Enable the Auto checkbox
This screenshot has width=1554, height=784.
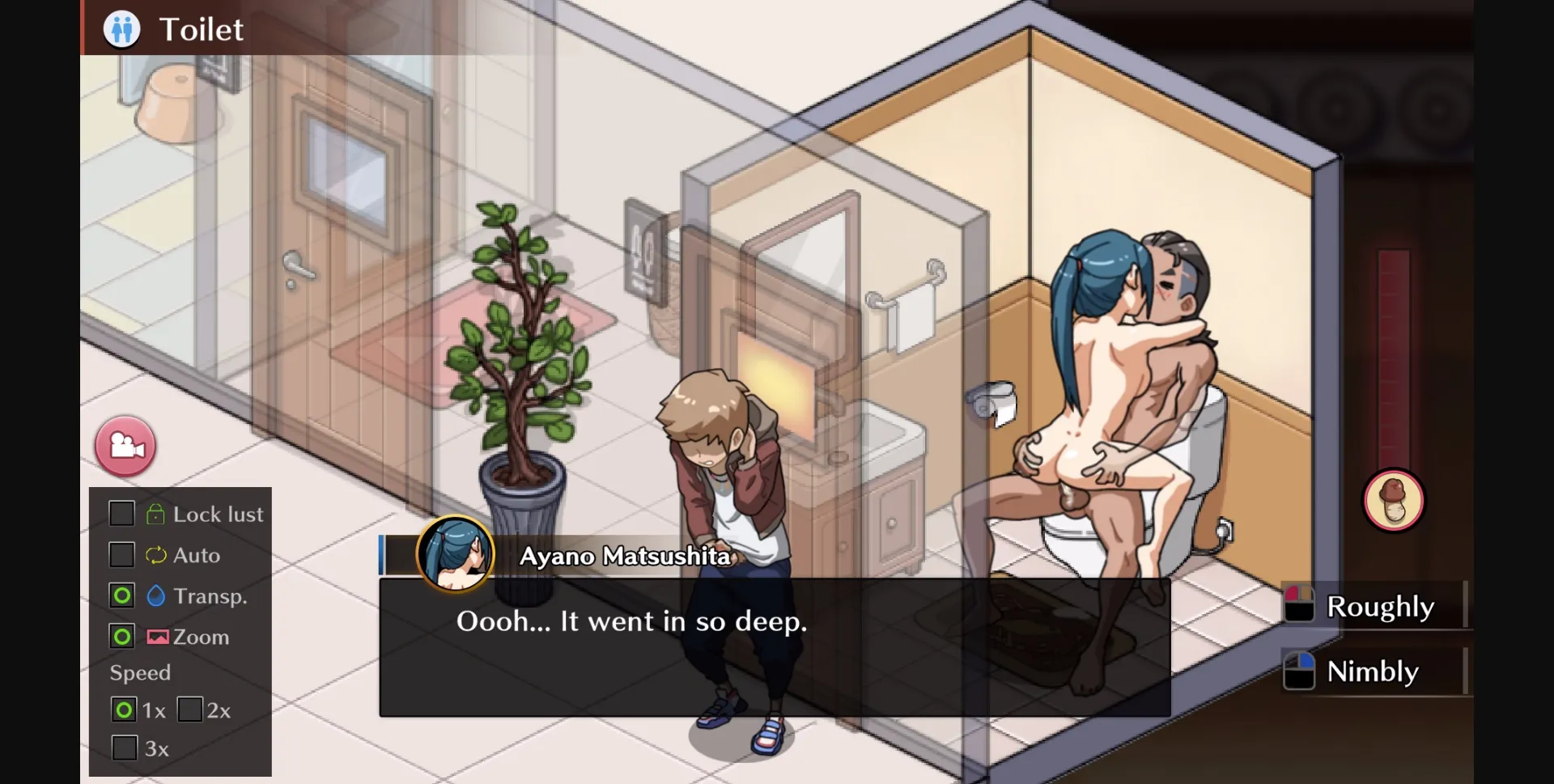coord(122,555)
